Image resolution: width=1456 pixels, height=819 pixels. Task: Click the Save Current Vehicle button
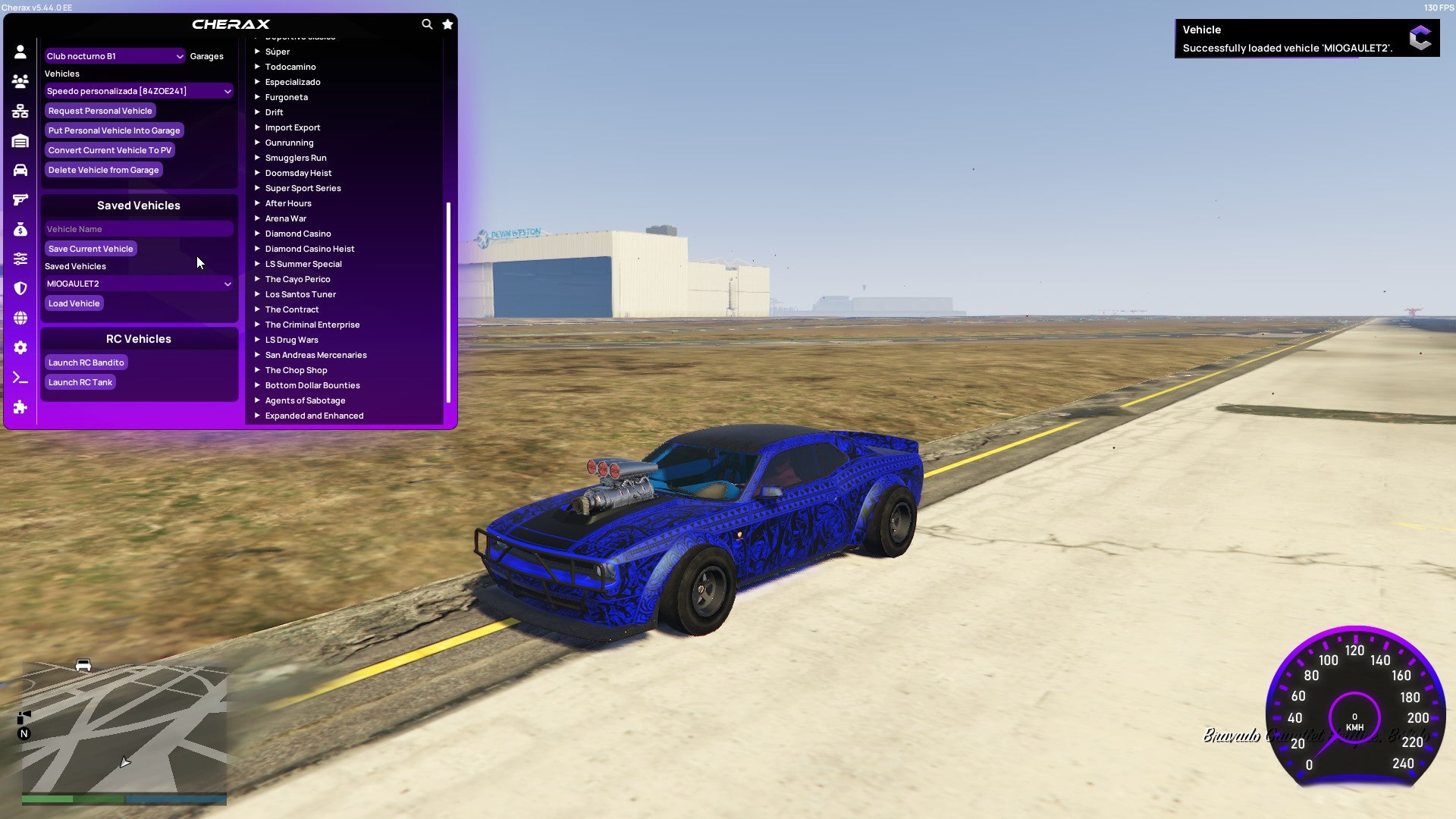[90, 248]
